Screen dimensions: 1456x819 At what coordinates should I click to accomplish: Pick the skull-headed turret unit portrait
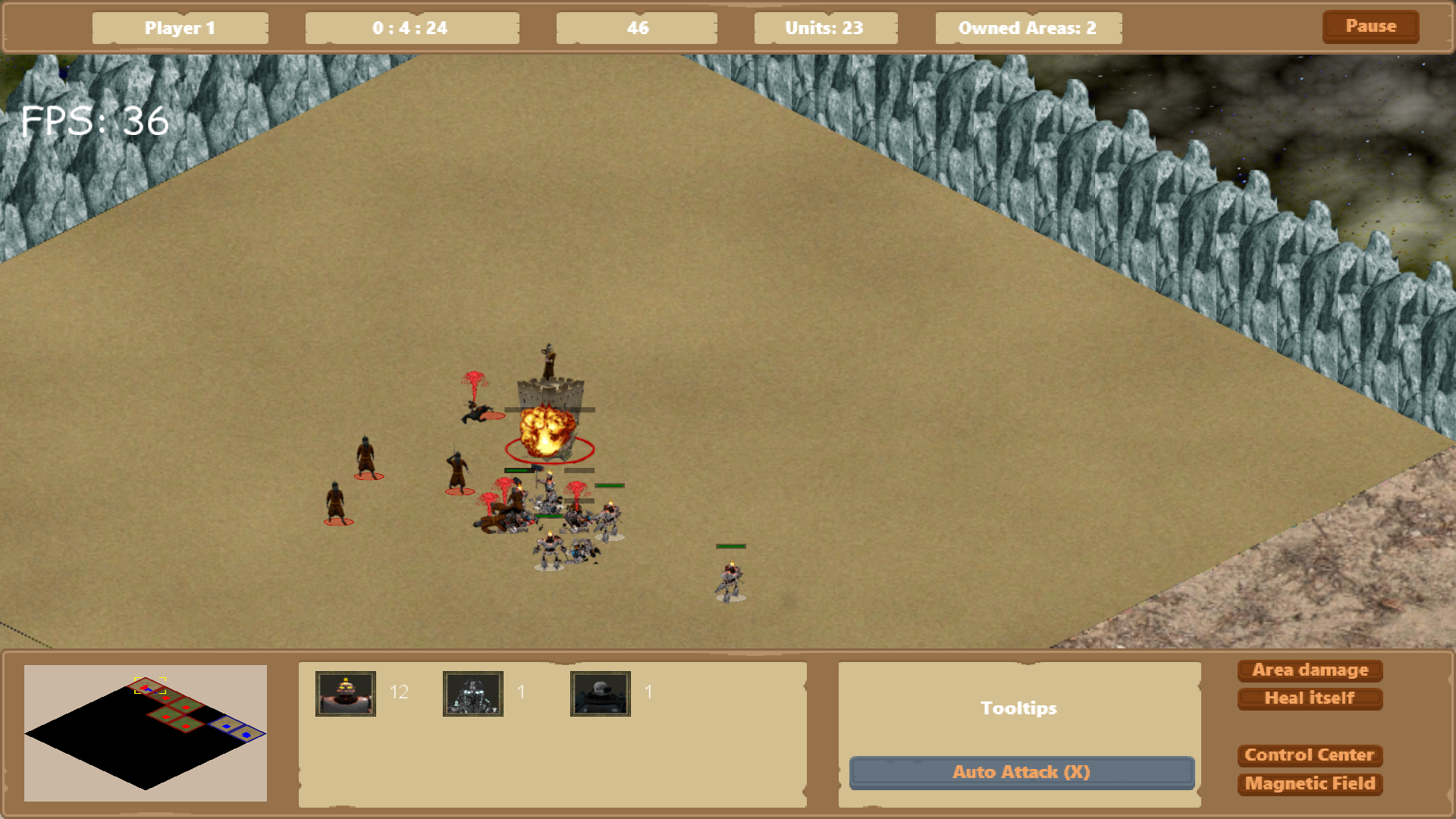click(x=601, y=693)
